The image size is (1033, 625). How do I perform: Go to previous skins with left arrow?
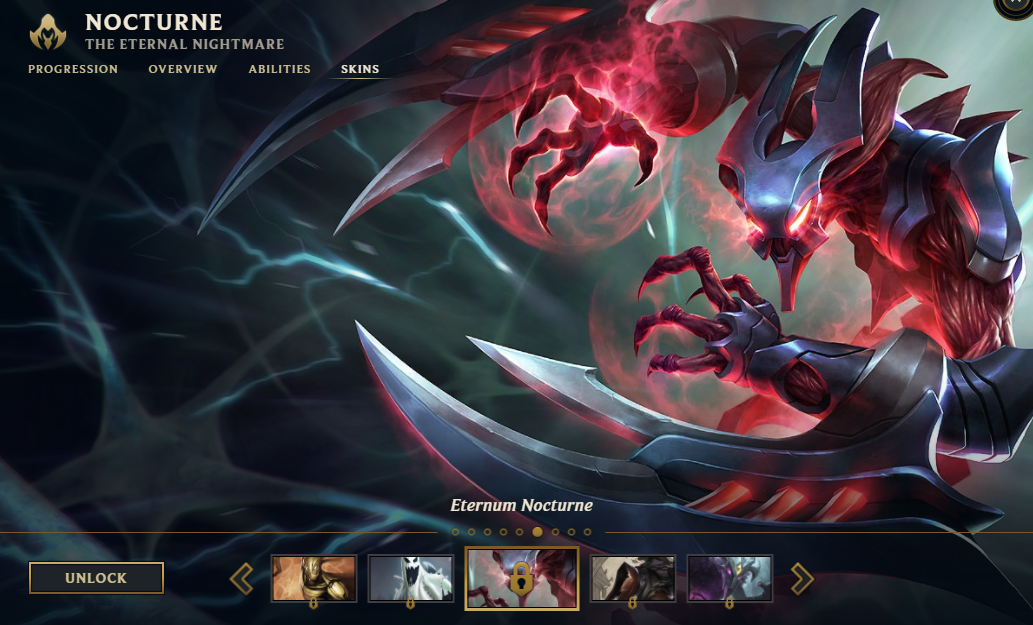click(241, 578)
